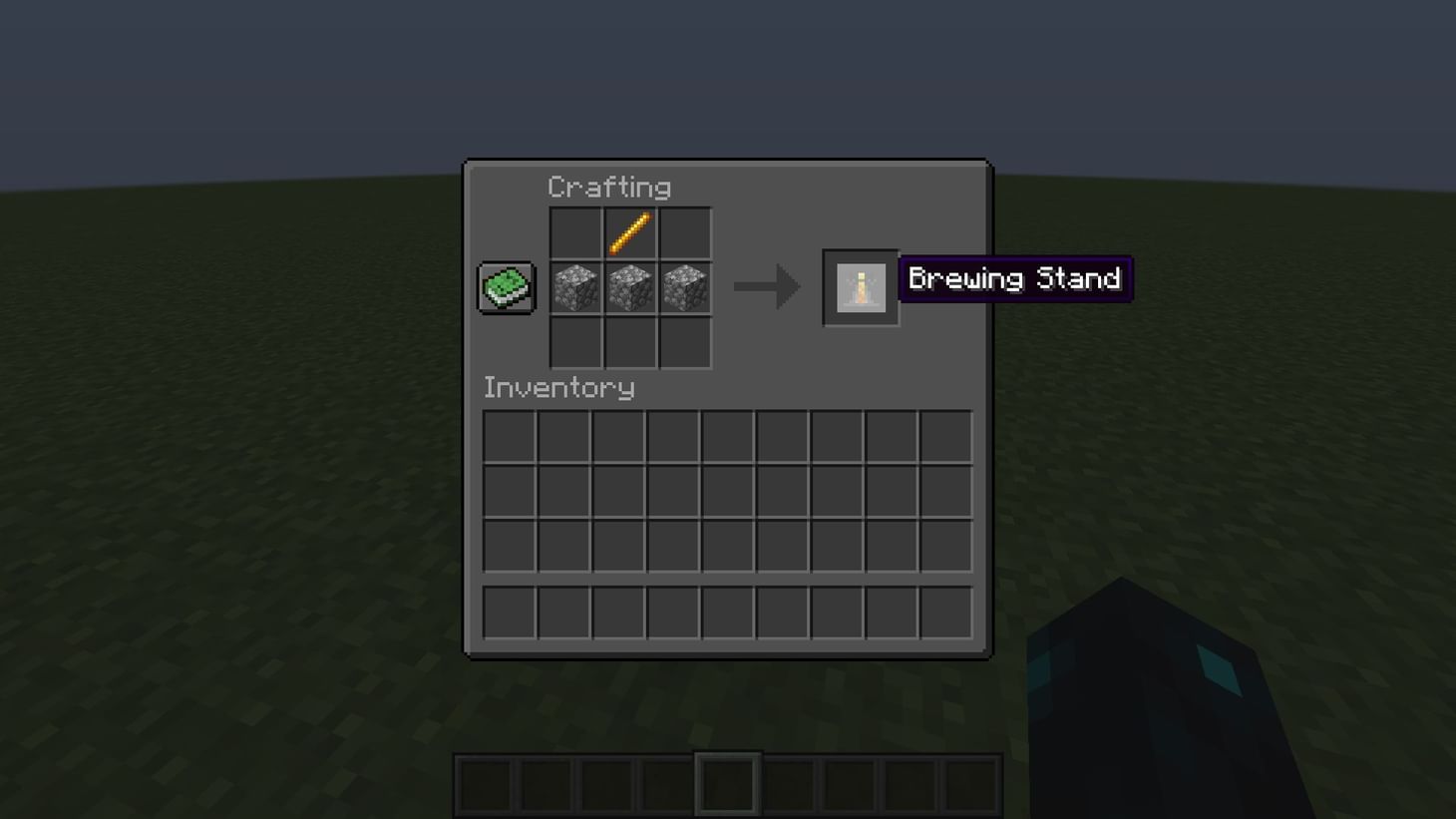
Task: Click the empty top-right crafting slot
Action: click(684, 232)
